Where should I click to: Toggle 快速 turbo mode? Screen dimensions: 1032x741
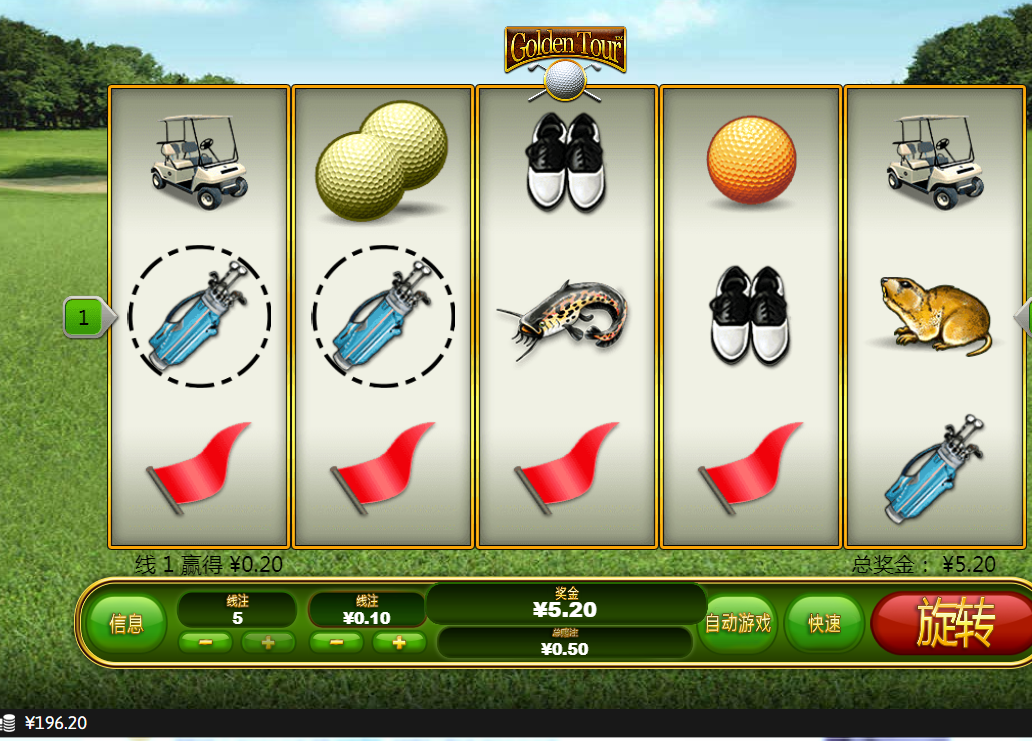(x=824, y=624)
